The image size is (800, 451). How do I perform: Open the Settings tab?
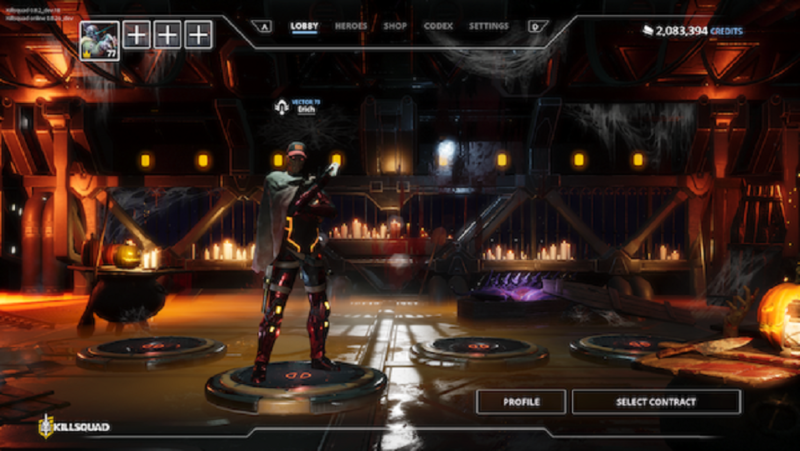coord(489,26)
